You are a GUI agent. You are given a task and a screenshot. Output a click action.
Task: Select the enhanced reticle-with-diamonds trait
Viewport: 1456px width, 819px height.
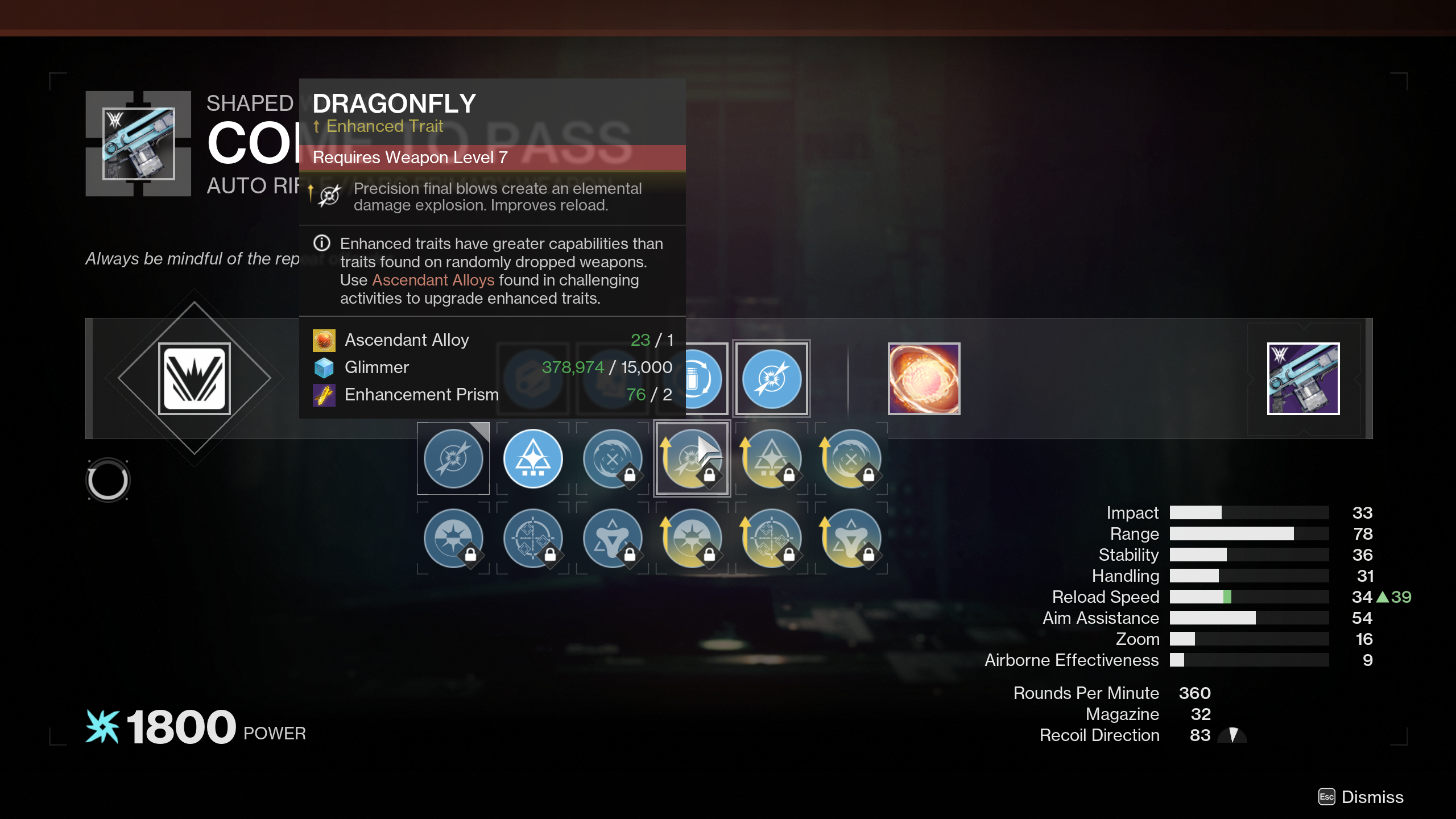point(771,538)
